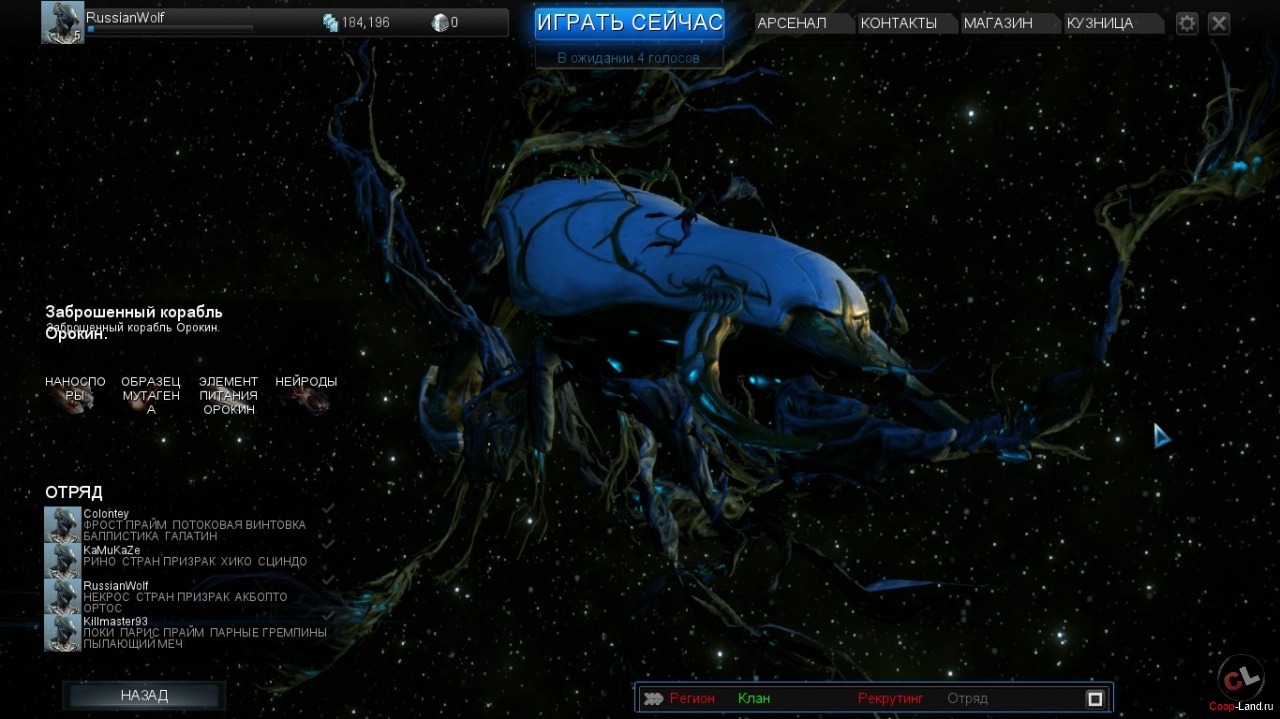This screenshot has width=1280, height=719.
Task: Open the КОНТАКТЫ menu
Action: click(x=898, y=23)
